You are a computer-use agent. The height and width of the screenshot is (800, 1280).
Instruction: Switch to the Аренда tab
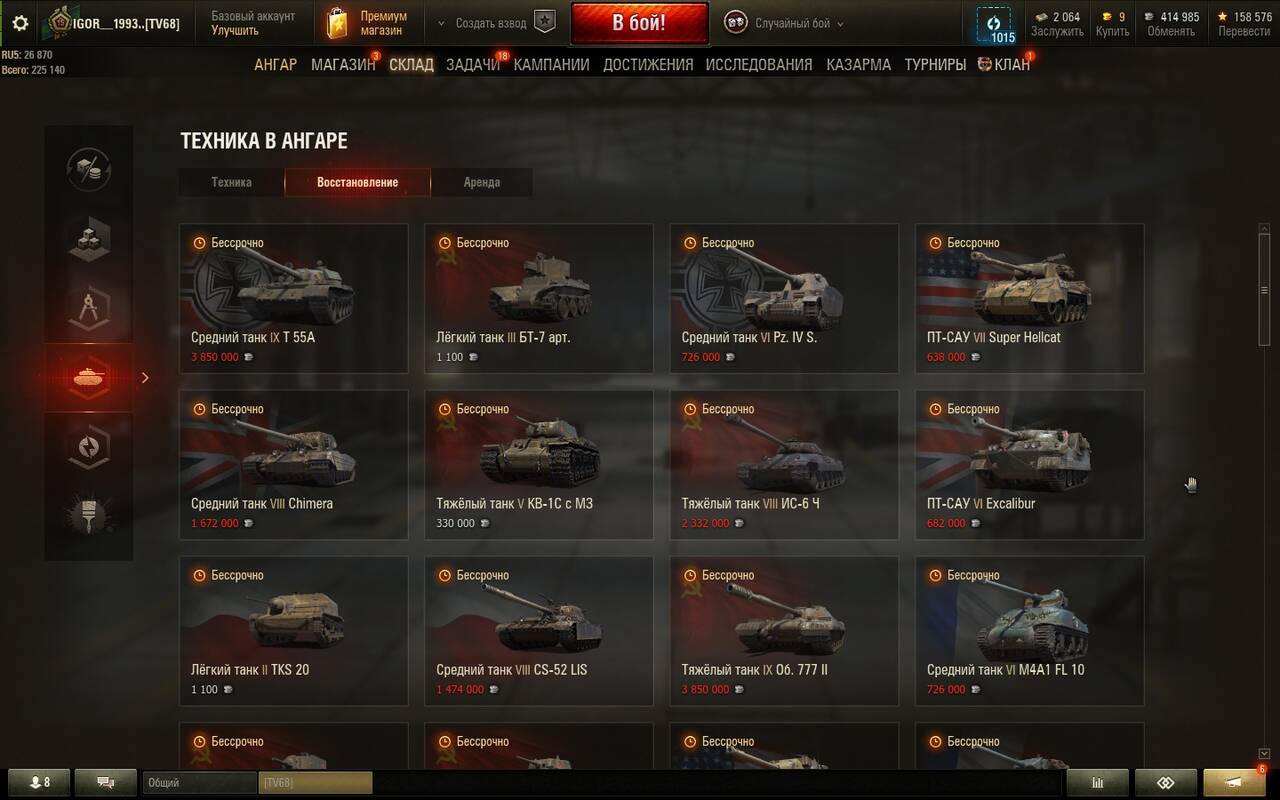[481, 183]
